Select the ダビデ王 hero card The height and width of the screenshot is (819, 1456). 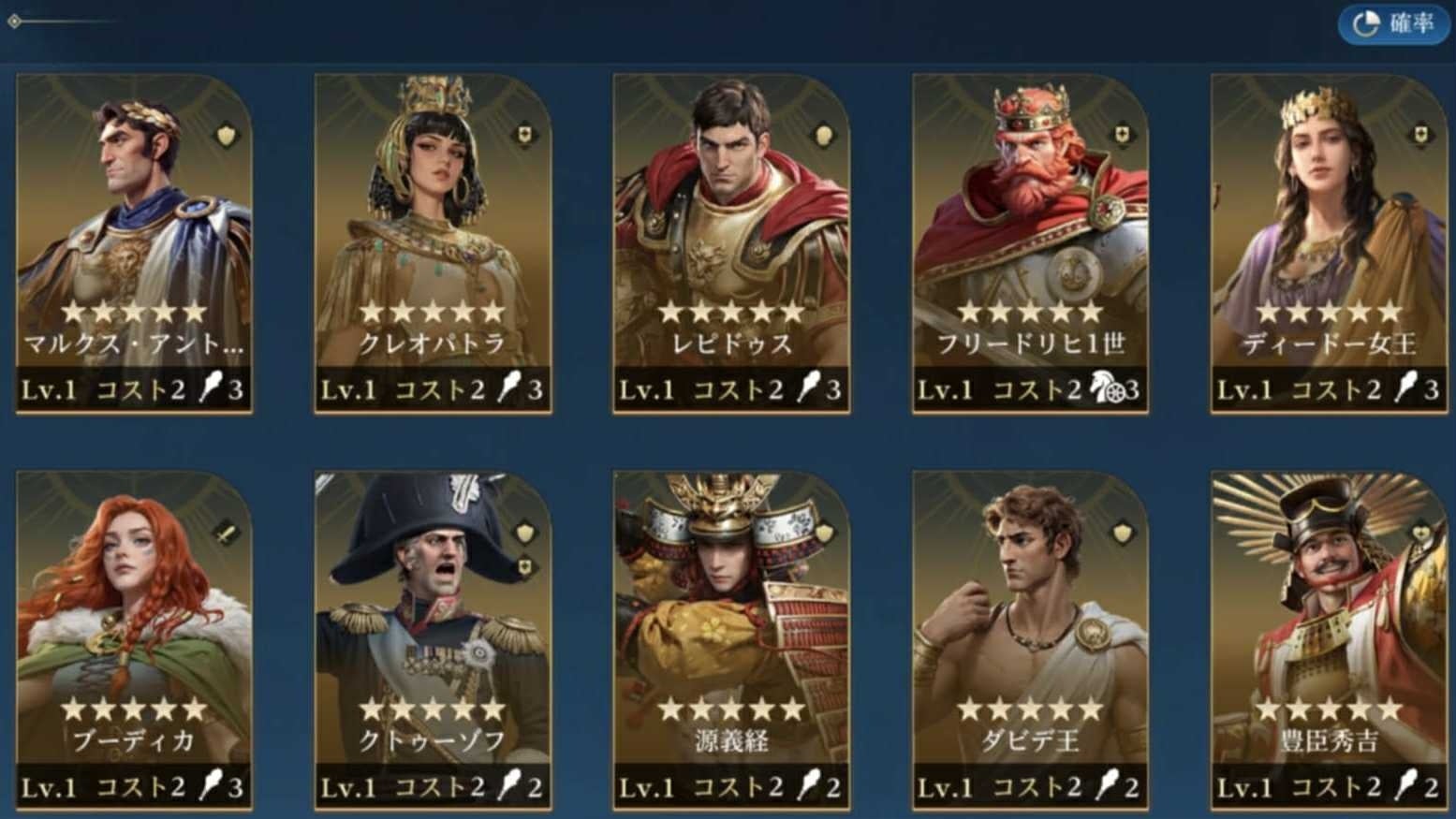pyautogui.click(x=1030, y=640)
